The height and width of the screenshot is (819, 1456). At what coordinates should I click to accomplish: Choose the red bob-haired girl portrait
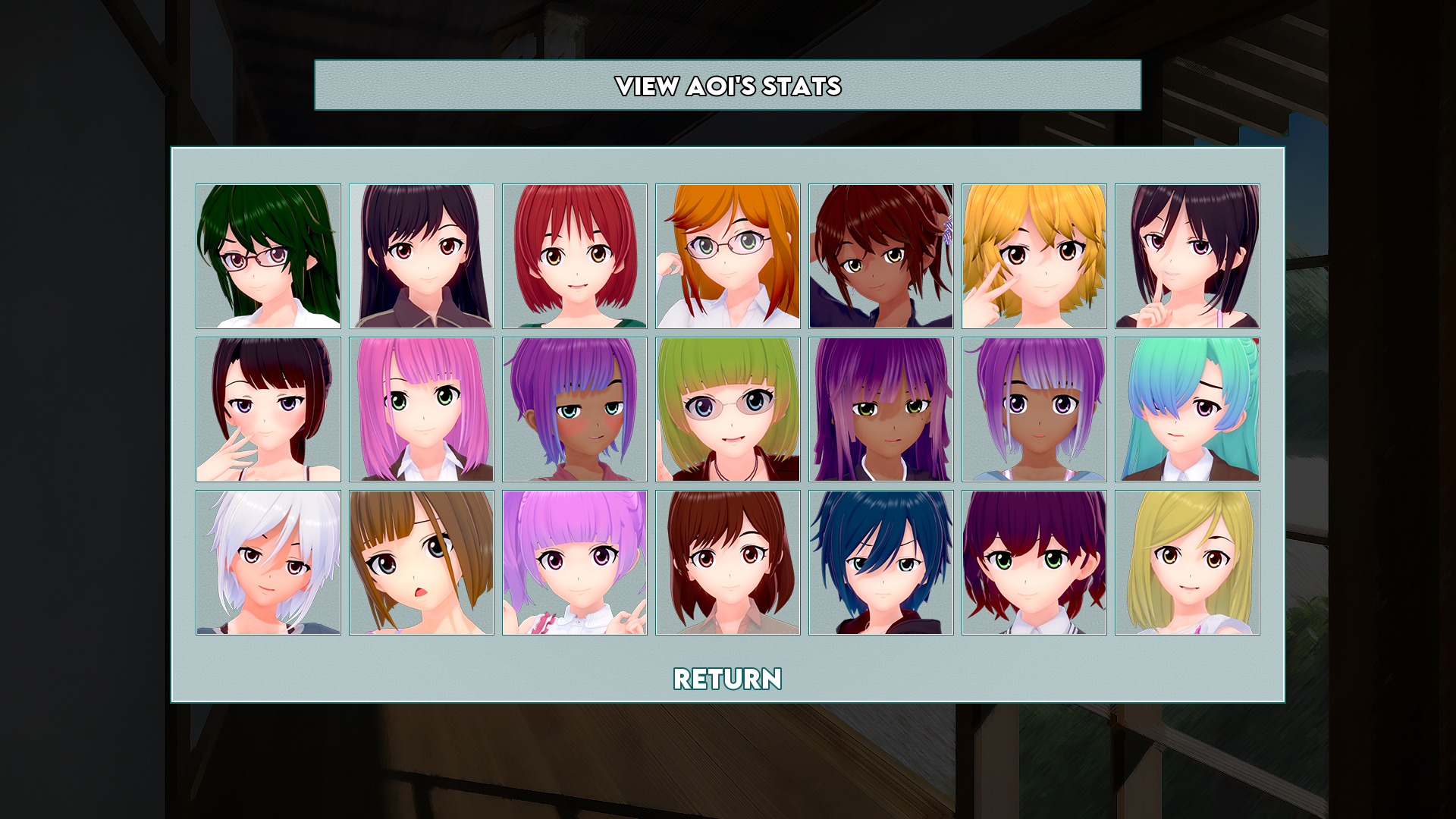(575, 256)
